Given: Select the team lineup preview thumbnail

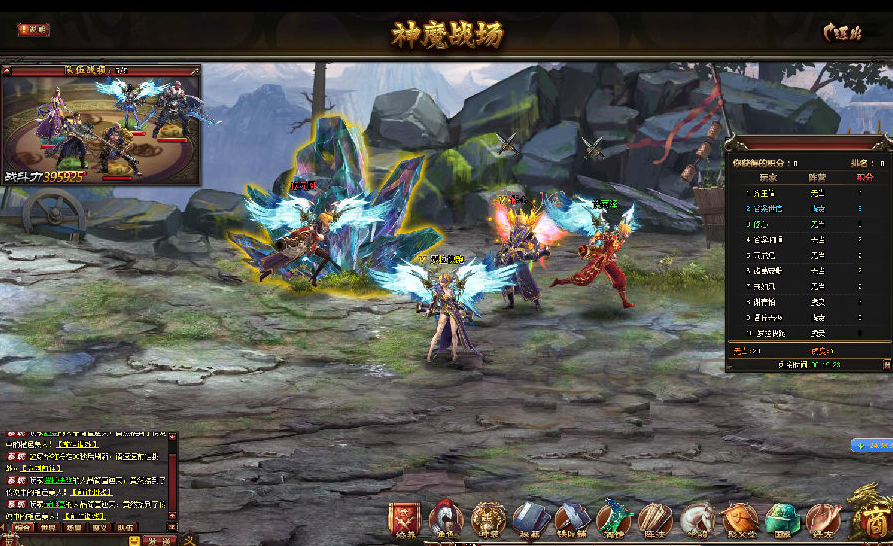Looking at the screenshot, I should point(101,124).
